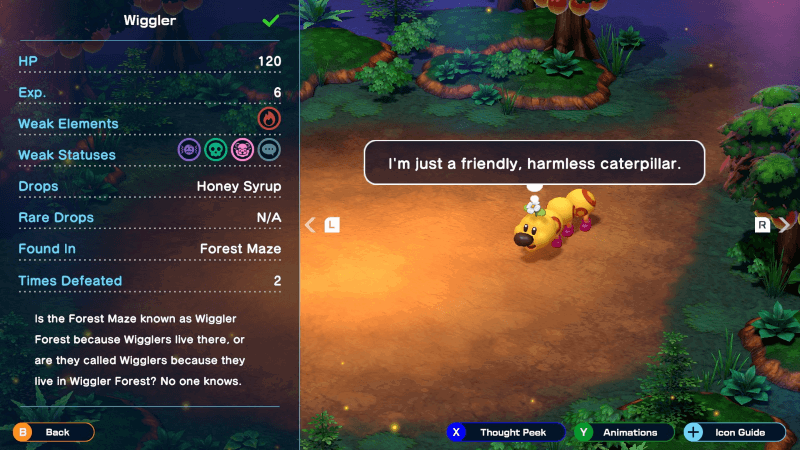Click the purple fear status icon

click(188, 150)
